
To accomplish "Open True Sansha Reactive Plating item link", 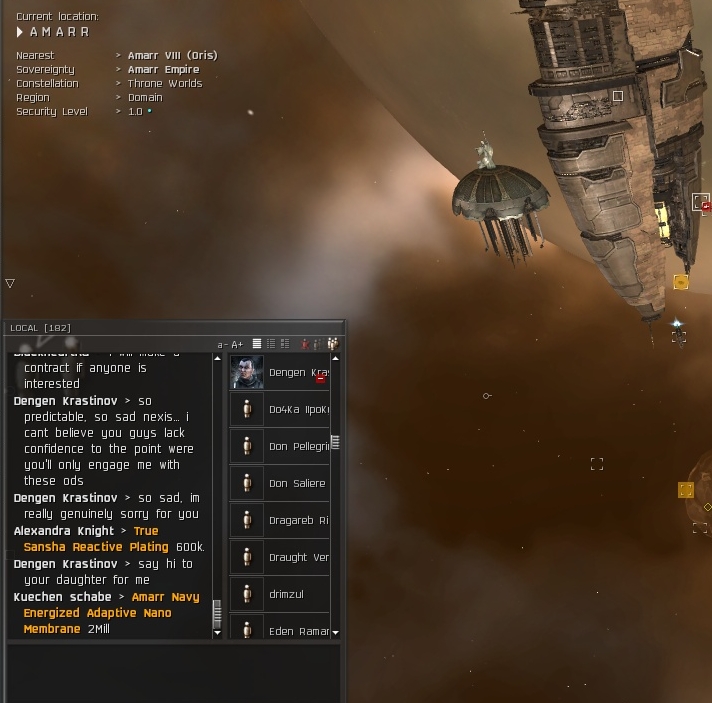I will (x=96, y=547).
